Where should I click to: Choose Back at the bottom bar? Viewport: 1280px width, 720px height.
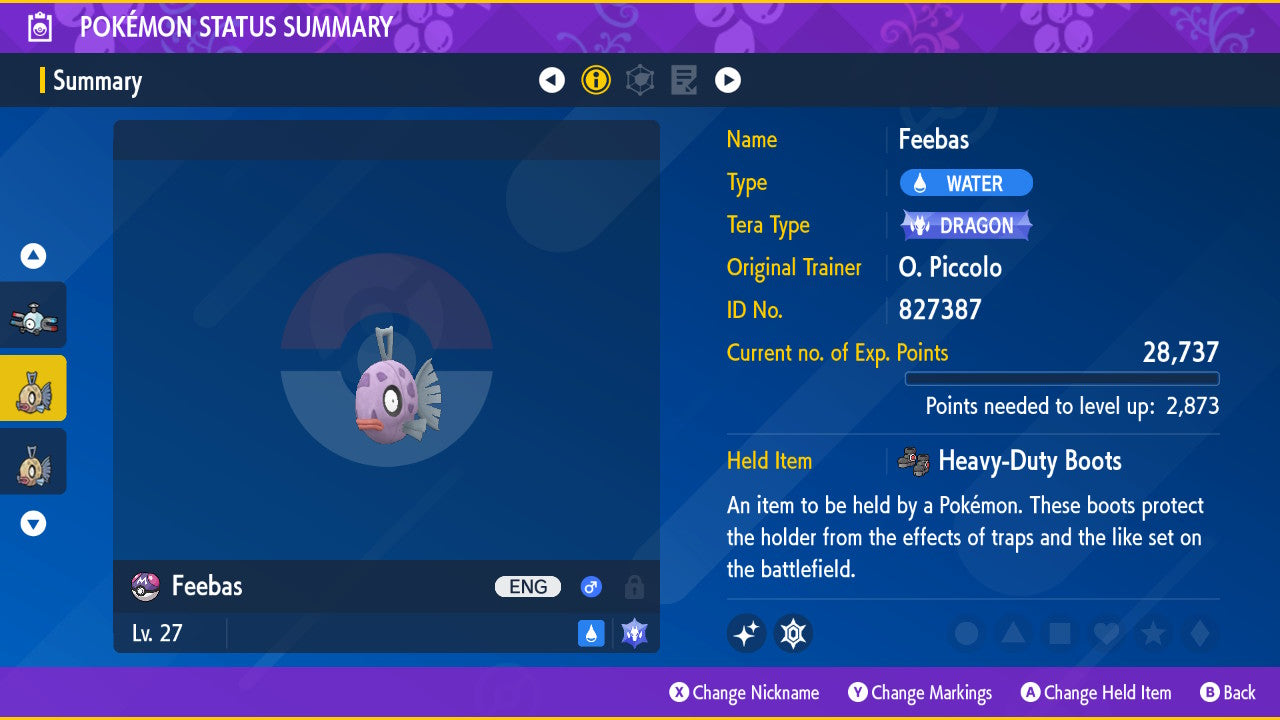[1228, 692]
